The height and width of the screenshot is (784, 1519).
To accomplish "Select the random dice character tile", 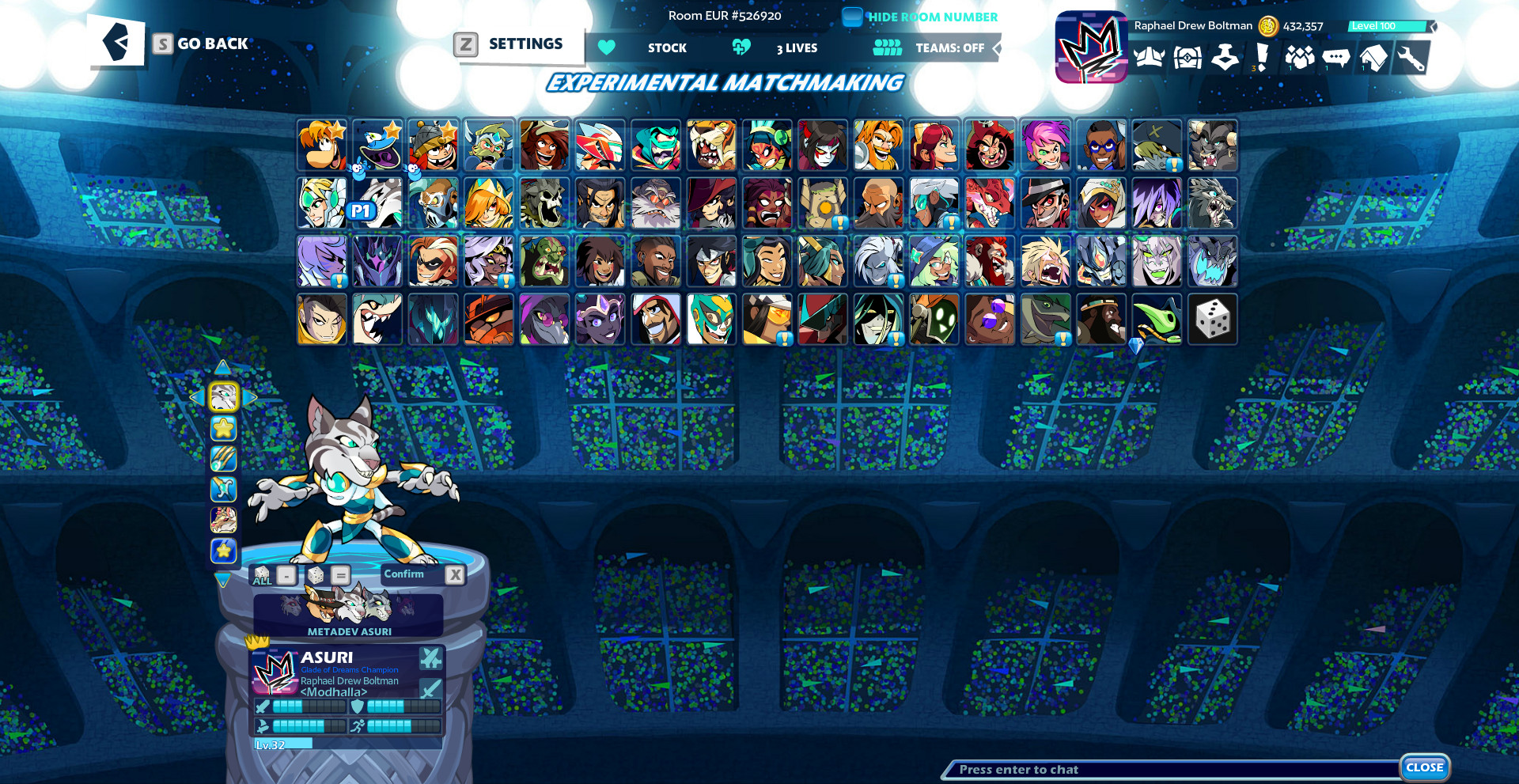I will click(x=1213, y=319).
